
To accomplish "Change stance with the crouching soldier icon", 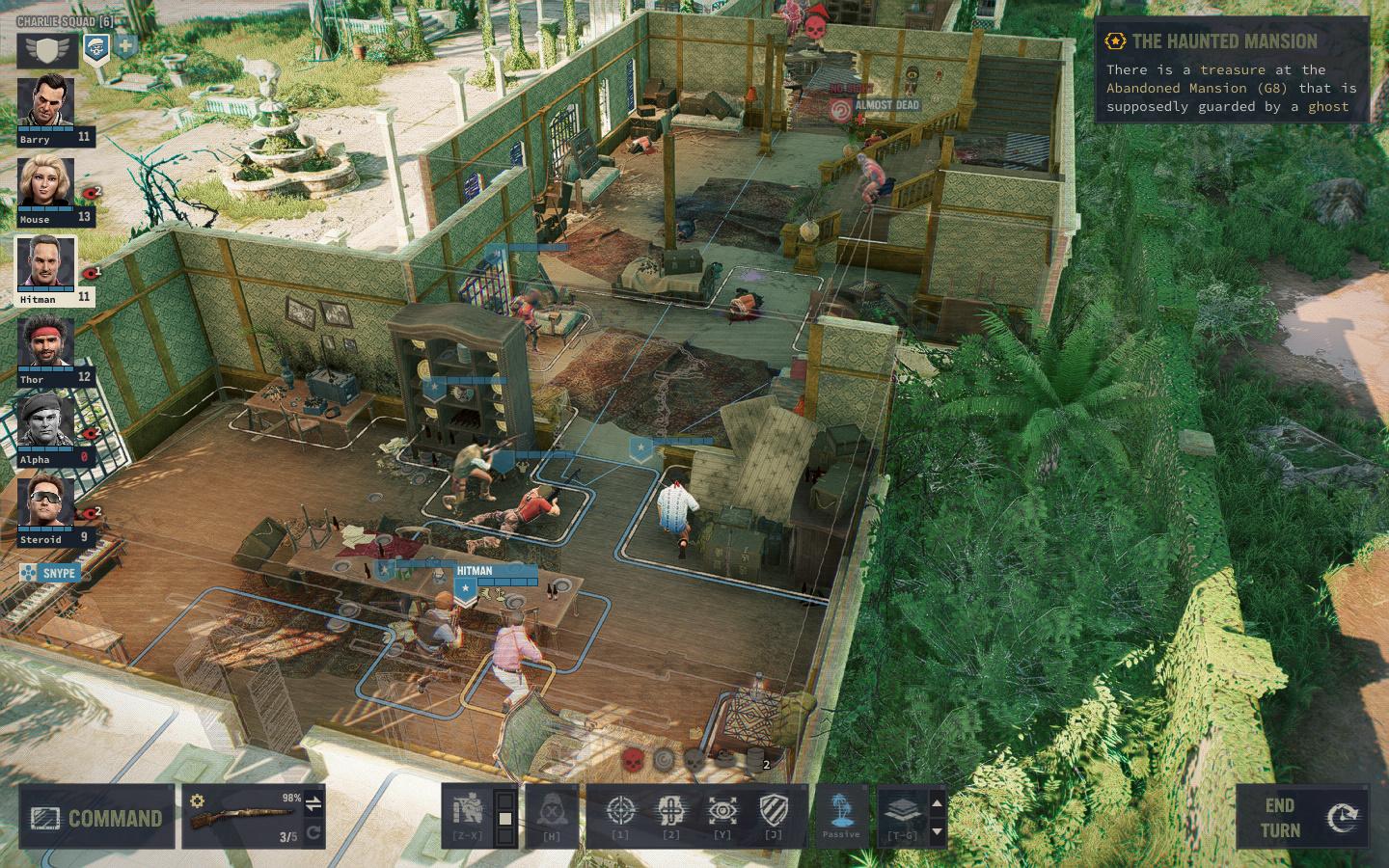I will [x=468, y=816].
